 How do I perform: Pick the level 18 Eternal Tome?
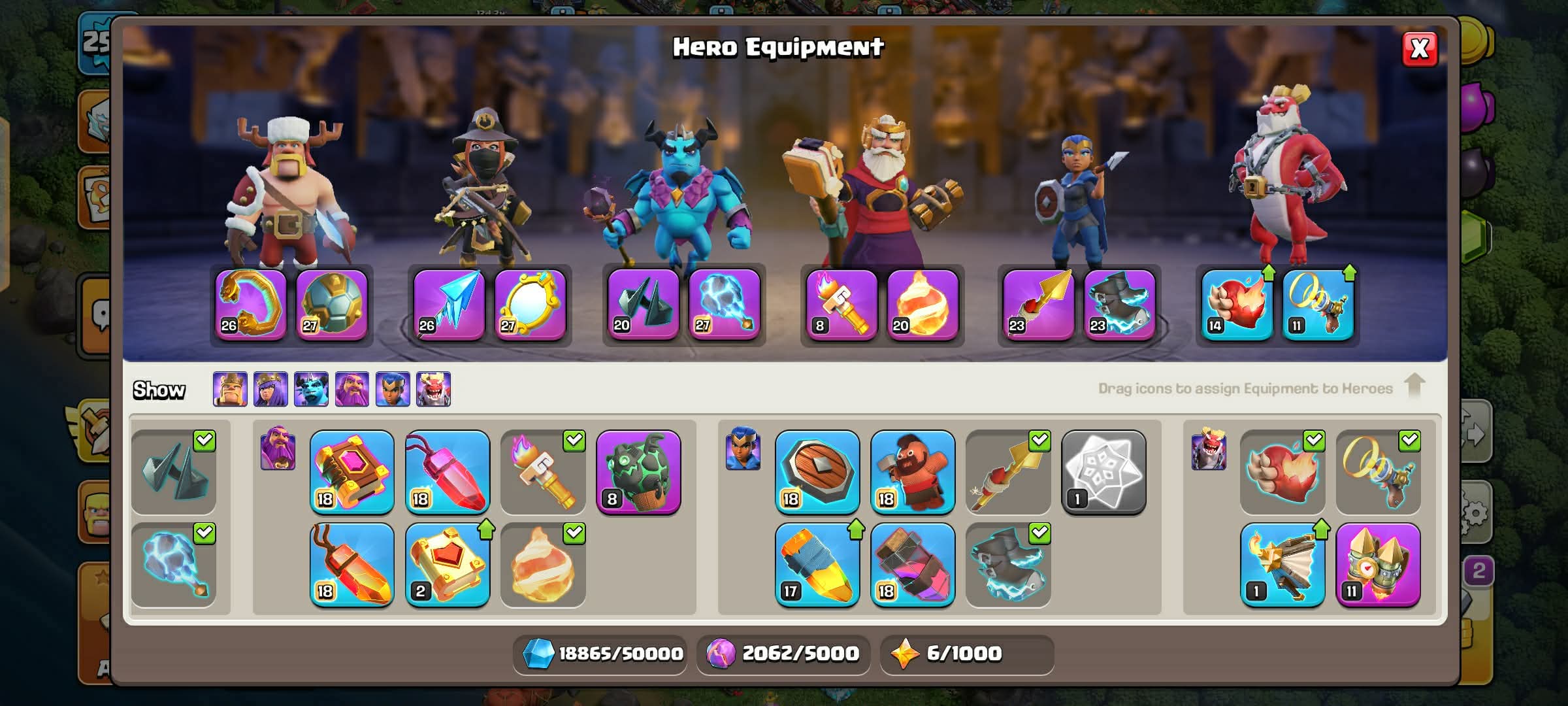click(x=352, y=472)
